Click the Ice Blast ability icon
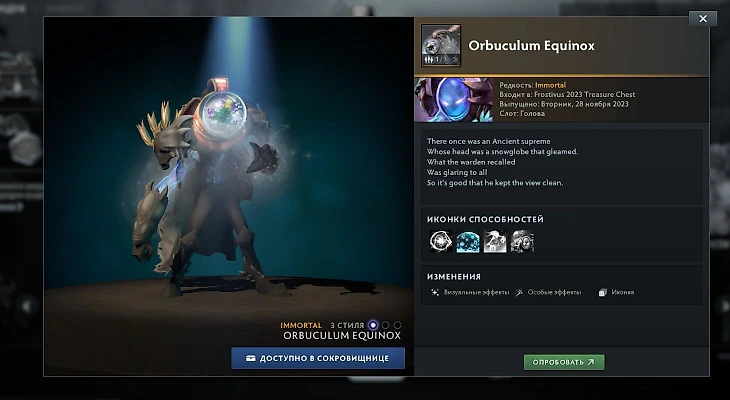730x400 pixels. [x=522, y=241]
